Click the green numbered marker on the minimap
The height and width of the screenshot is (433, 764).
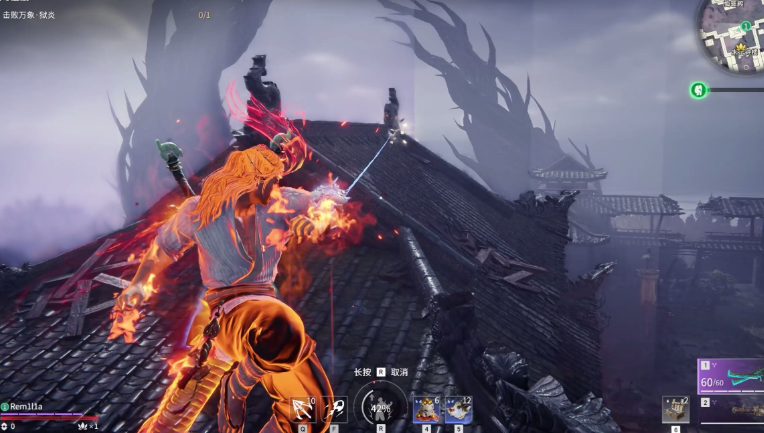coord(746,25)
